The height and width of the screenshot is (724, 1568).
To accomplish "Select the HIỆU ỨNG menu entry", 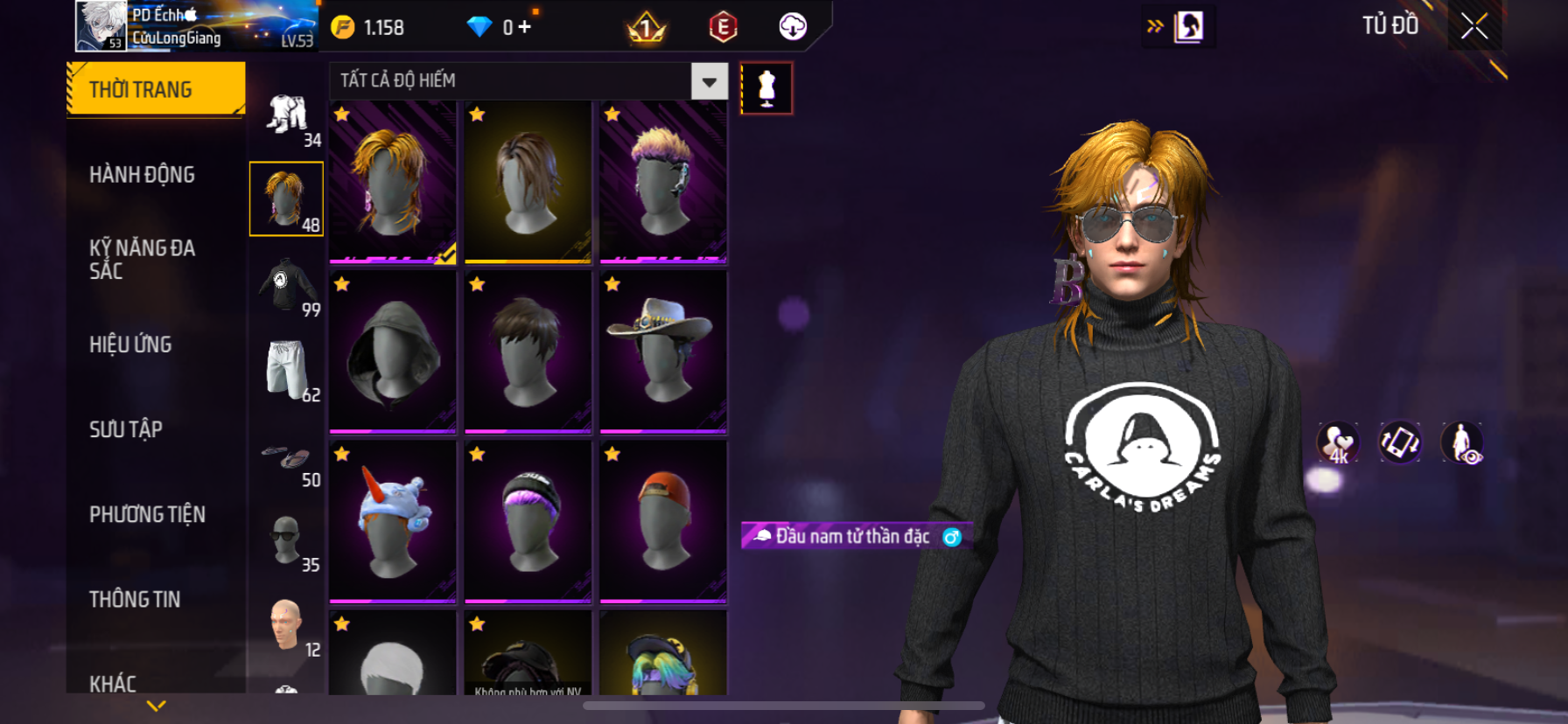I will coord(130,345).
